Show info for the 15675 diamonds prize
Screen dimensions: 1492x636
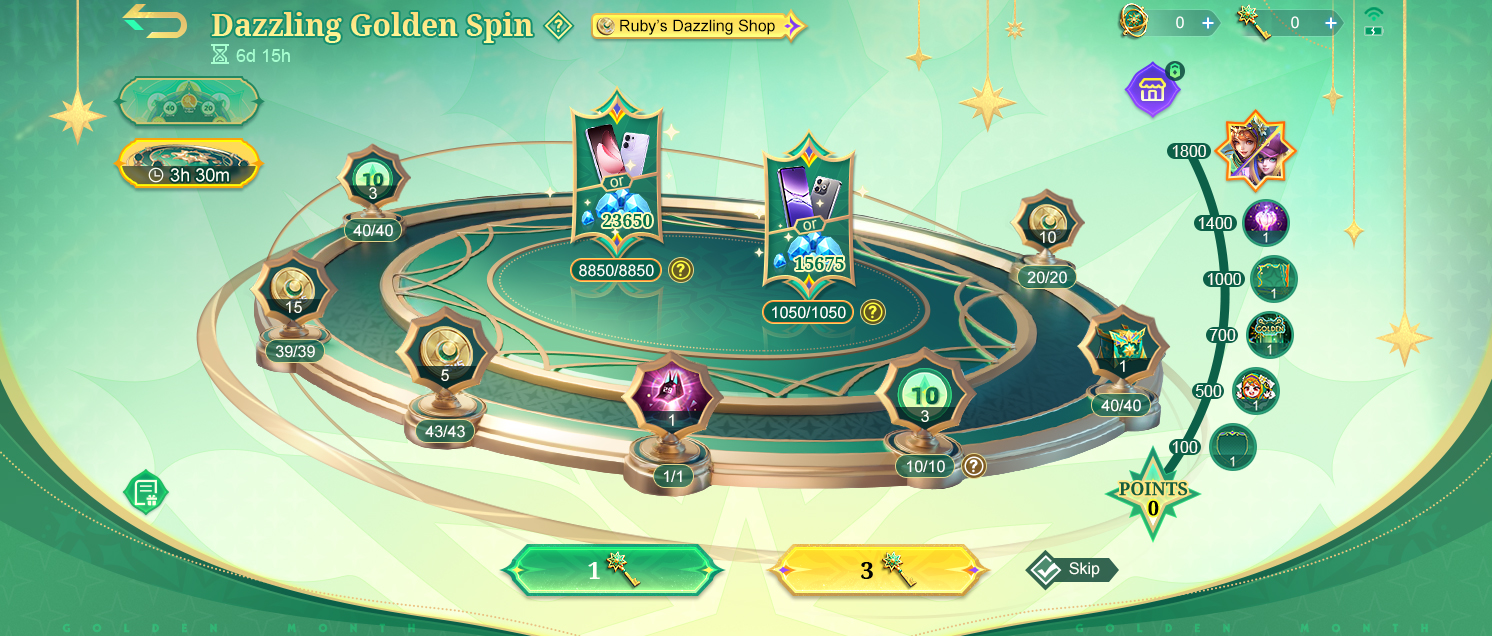(x=873, y=312)
